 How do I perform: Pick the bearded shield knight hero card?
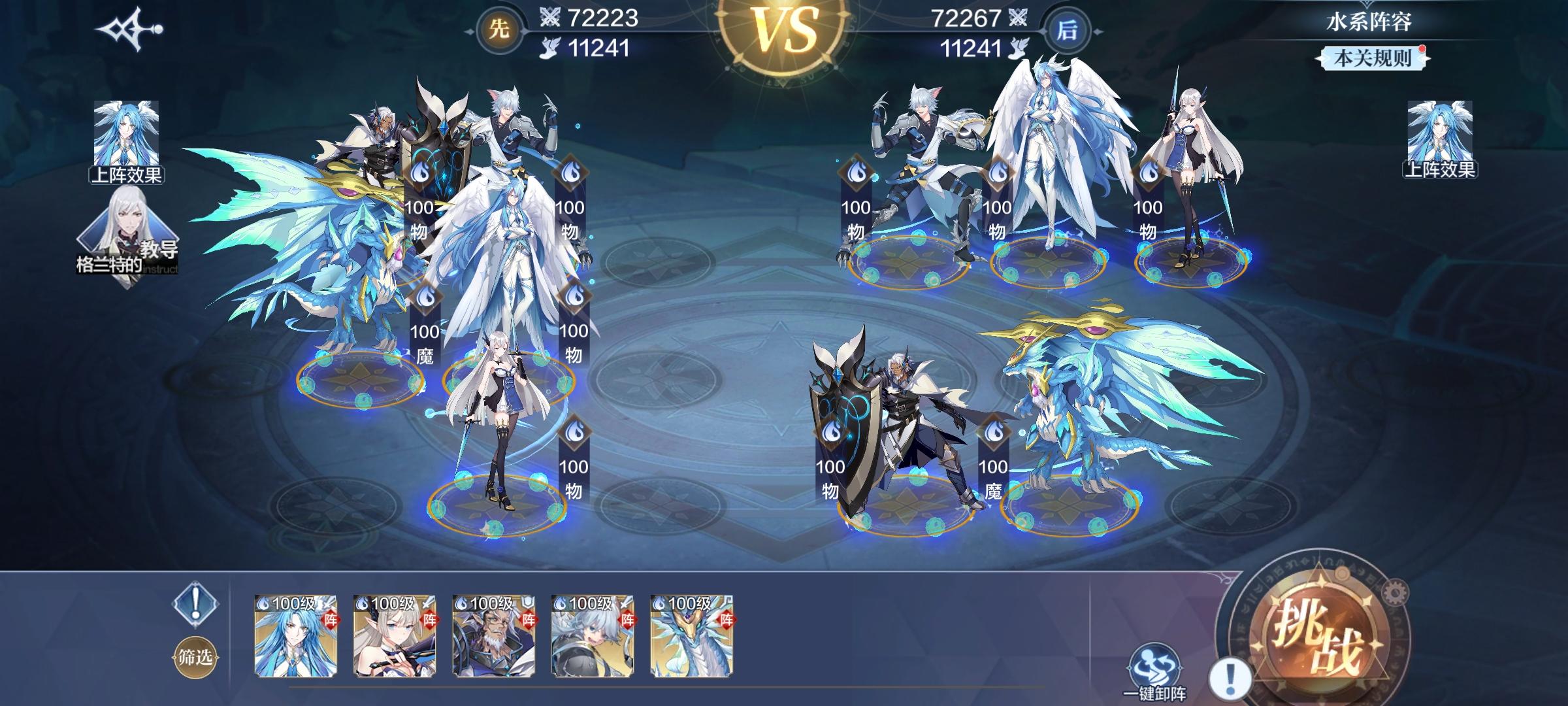click(x=494, y=635)
